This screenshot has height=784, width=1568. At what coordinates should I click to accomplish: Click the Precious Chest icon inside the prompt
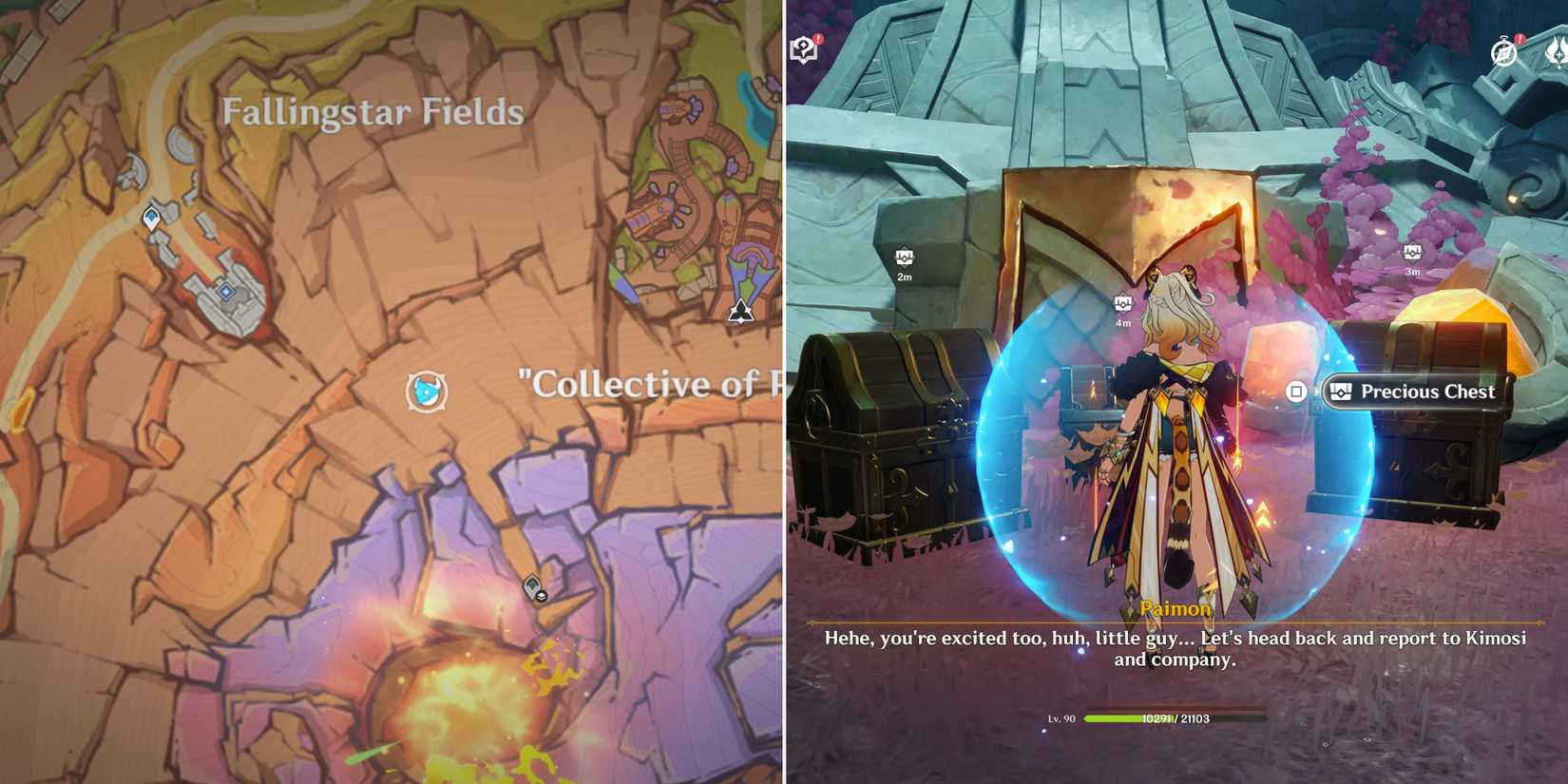[x=1340, y=391]
